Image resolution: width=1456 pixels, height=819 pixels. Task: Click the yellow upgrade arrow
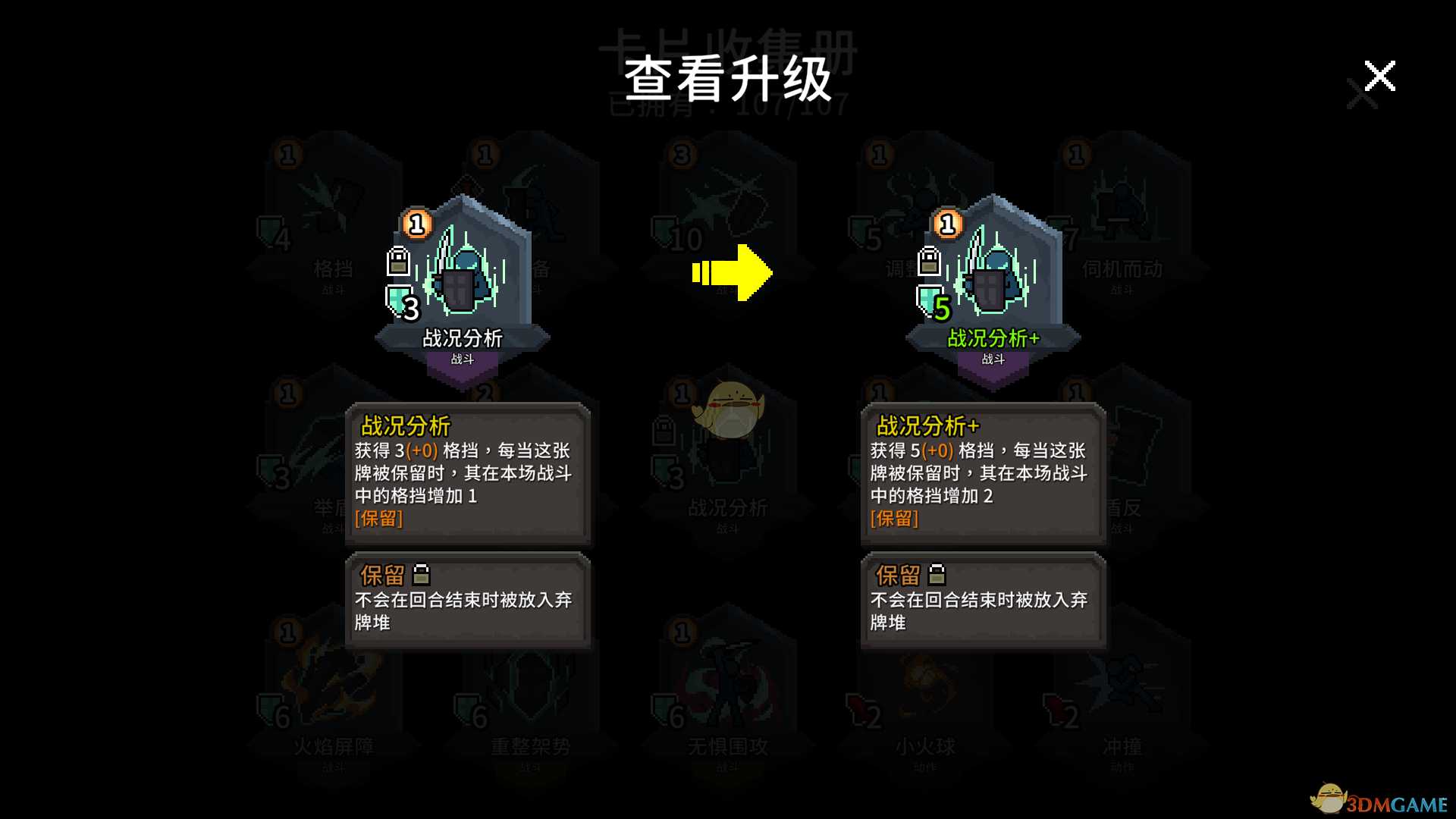tap(732, 273)
